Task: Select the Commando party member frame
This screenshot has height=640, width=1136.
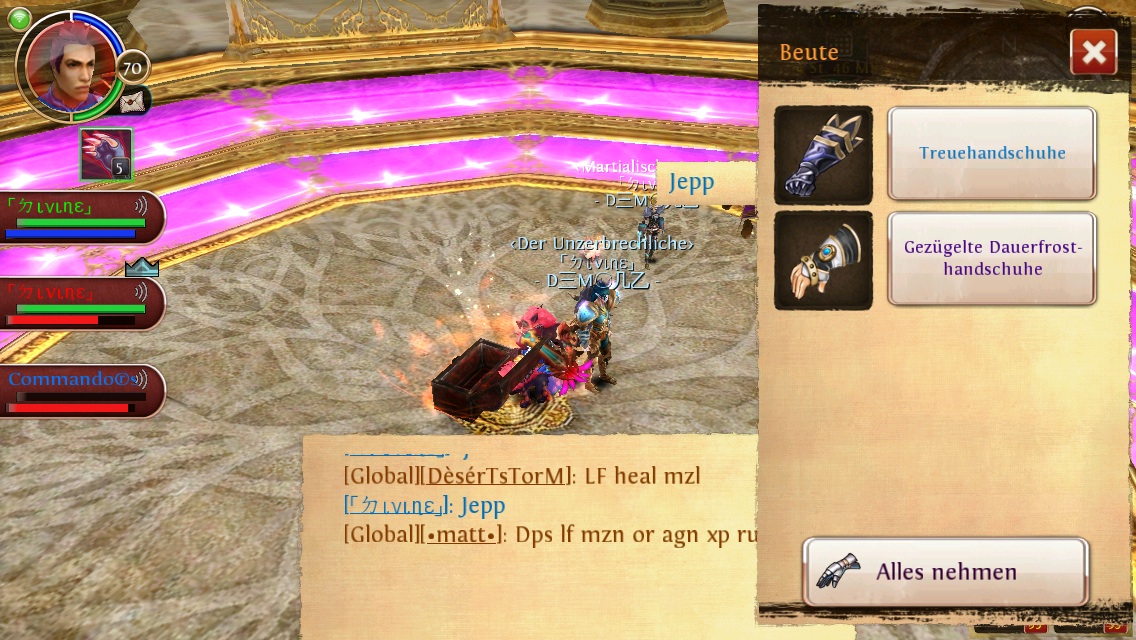Action: 80,391
